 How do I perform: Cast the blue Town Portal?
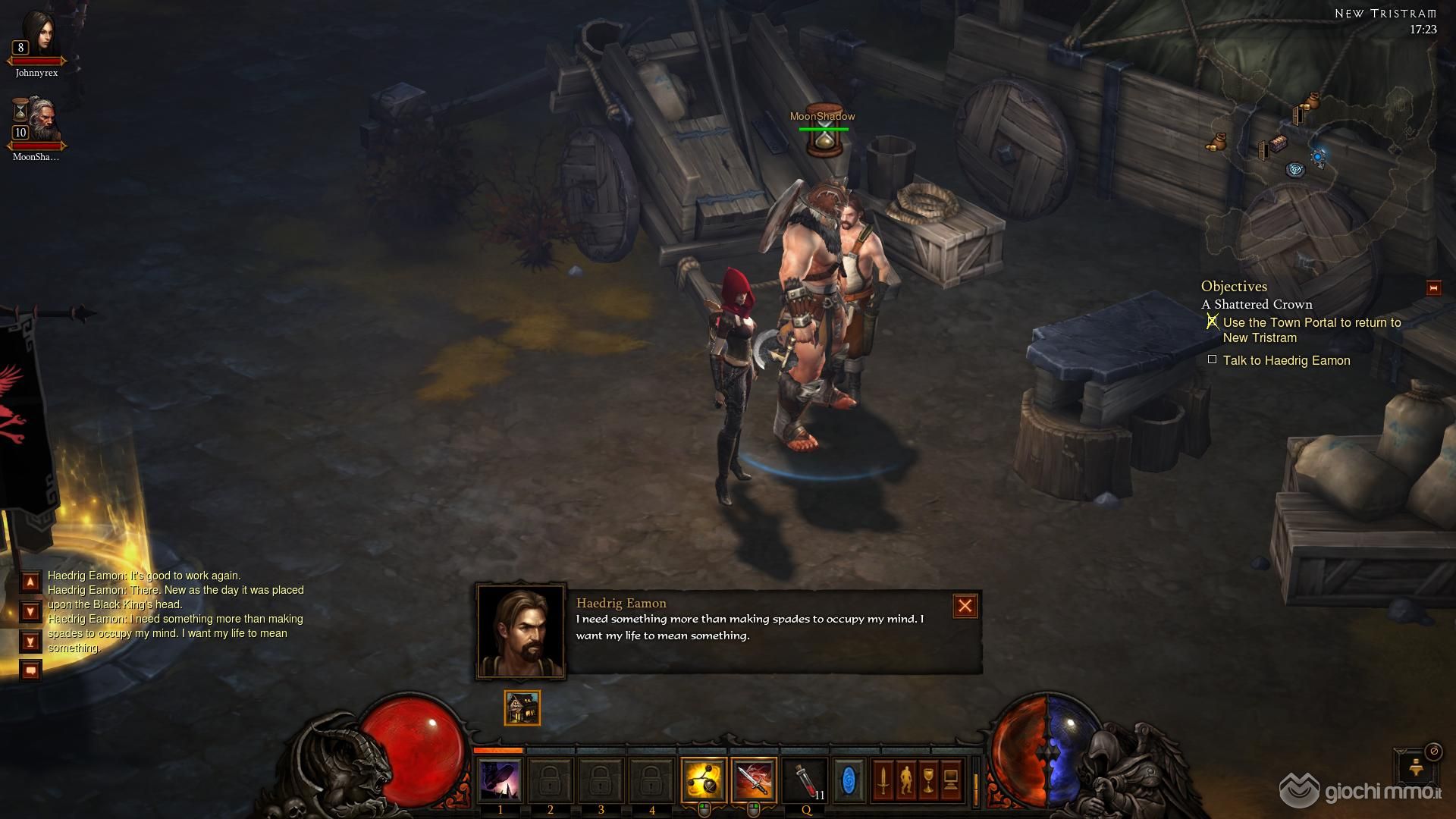click(849, 780)
